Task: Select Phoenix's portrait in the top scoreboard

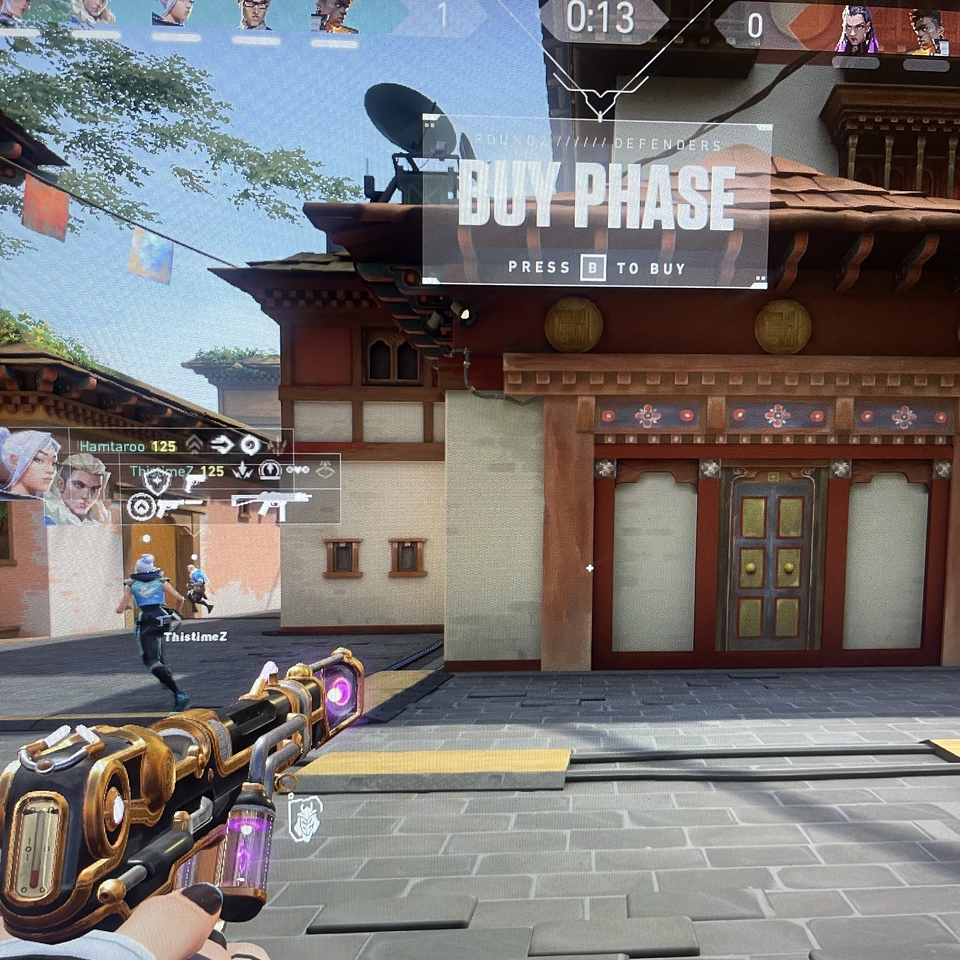Action: tap(336, 17)
